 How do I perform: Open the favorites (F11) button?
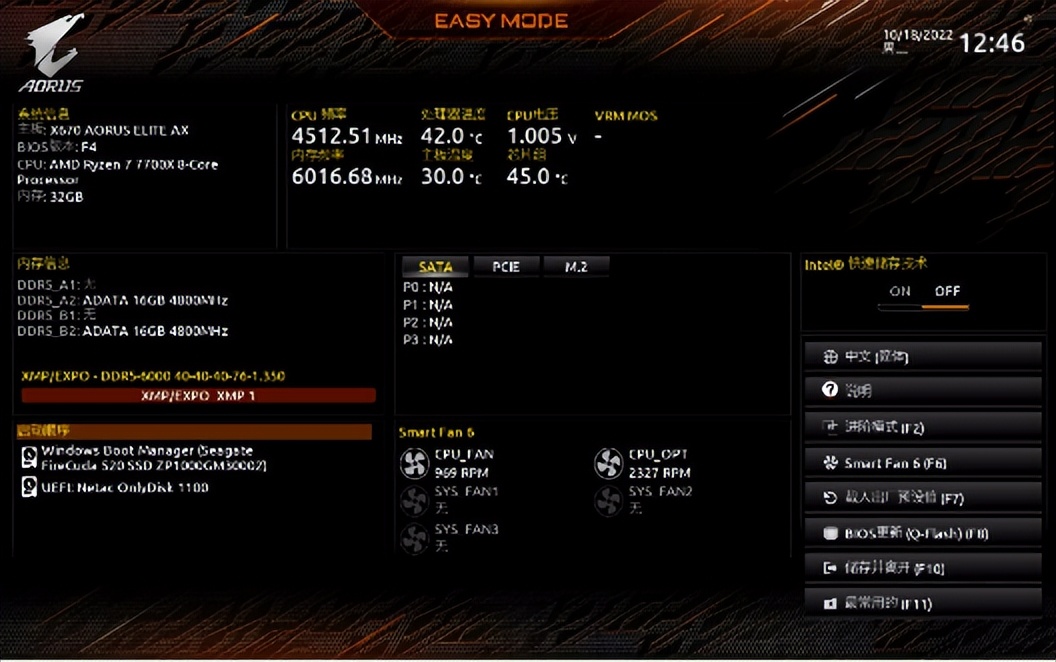coord(922,604)
